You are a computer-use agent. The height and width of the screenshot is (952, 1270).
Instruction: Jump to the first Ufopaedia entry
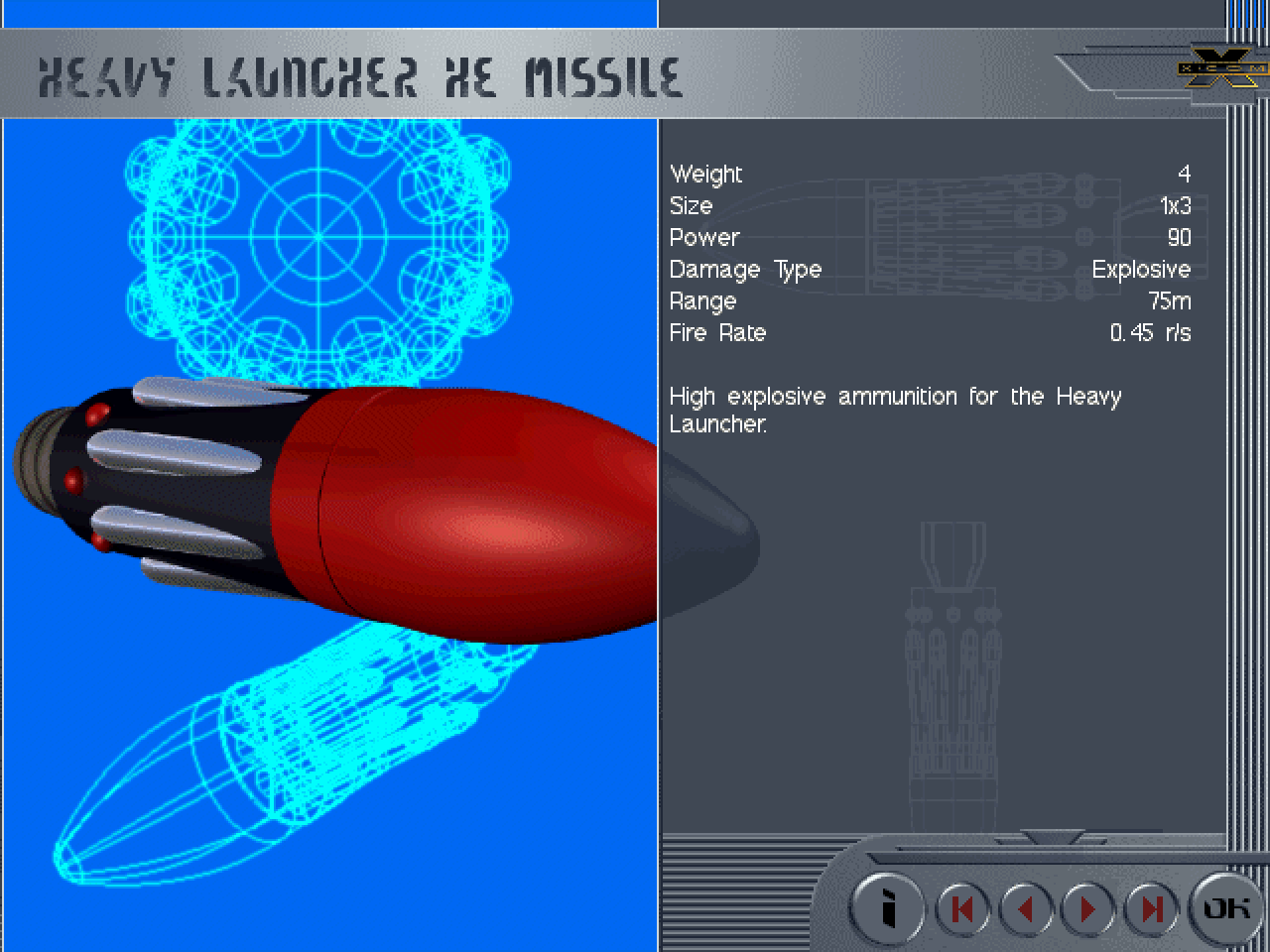(961, 908)
